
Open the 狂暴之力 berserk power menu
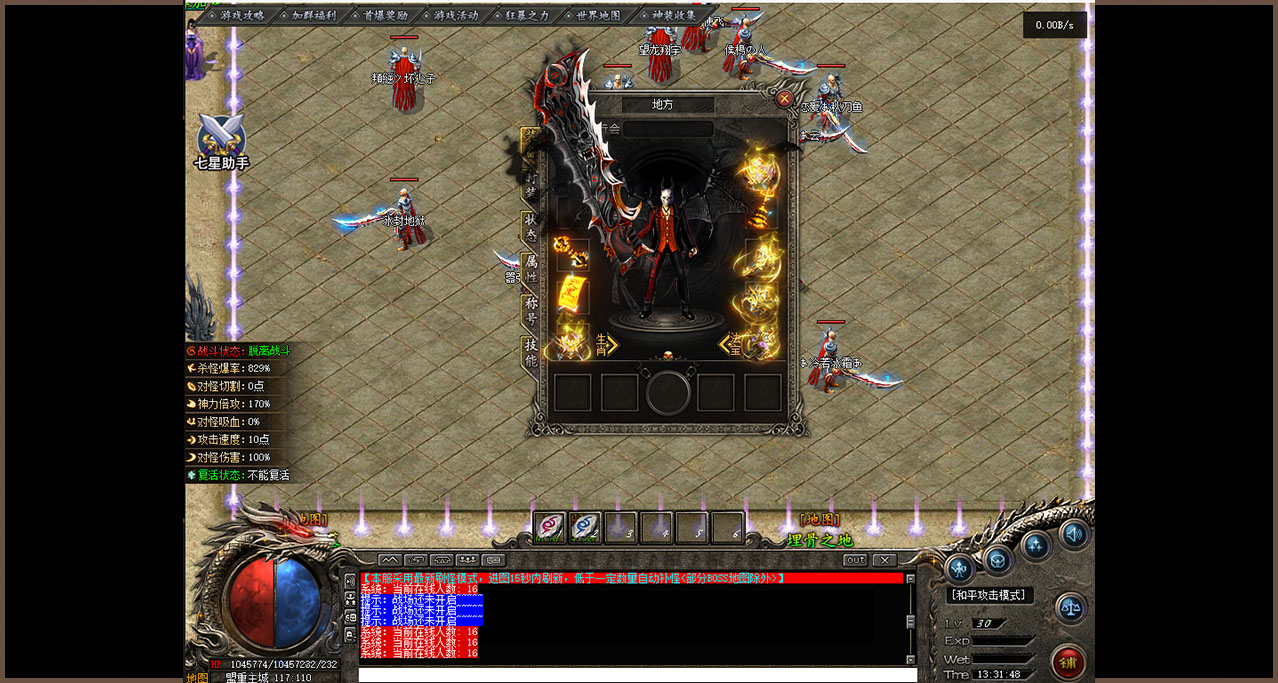coord(527,16)
